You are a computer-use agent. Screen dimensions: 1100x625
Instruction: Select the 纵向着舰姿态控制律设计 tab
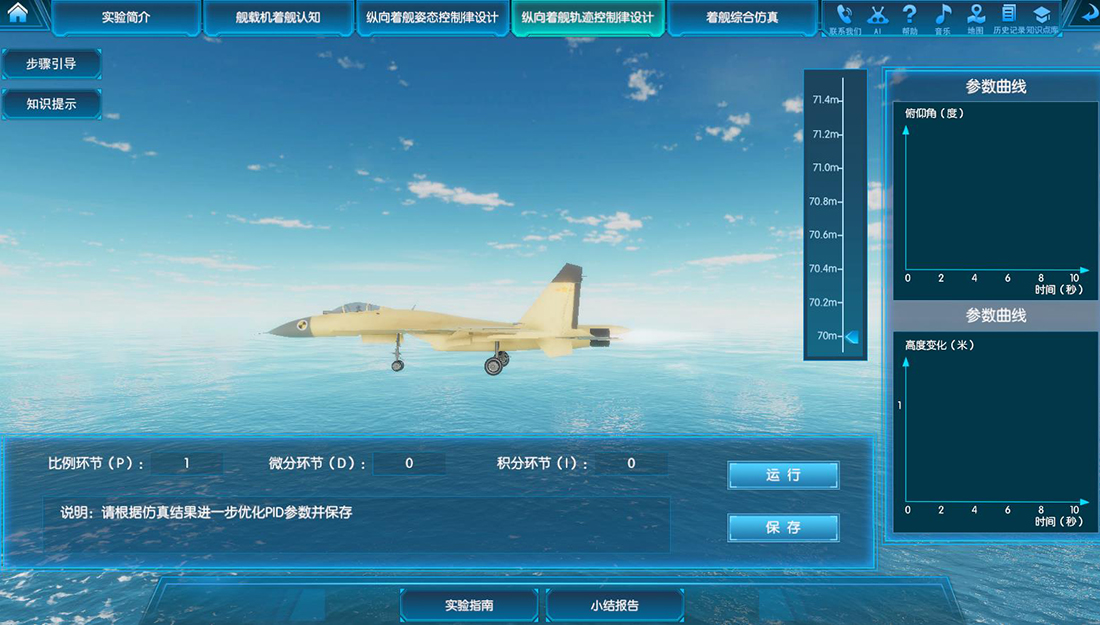(x=432, y=18)
